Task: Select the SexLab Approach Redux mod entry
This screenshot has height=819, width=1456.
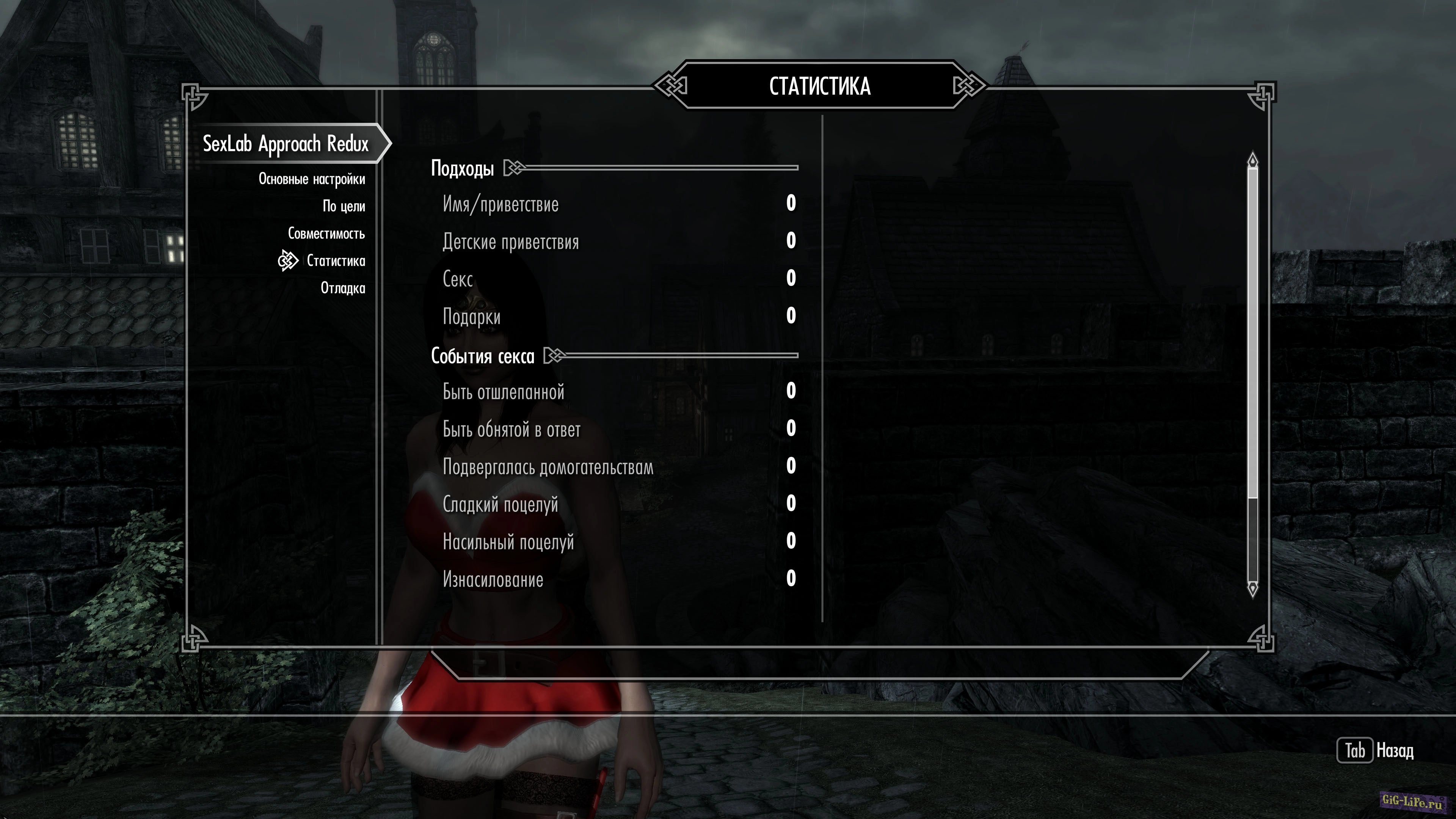Action: [x=286, y=144]
